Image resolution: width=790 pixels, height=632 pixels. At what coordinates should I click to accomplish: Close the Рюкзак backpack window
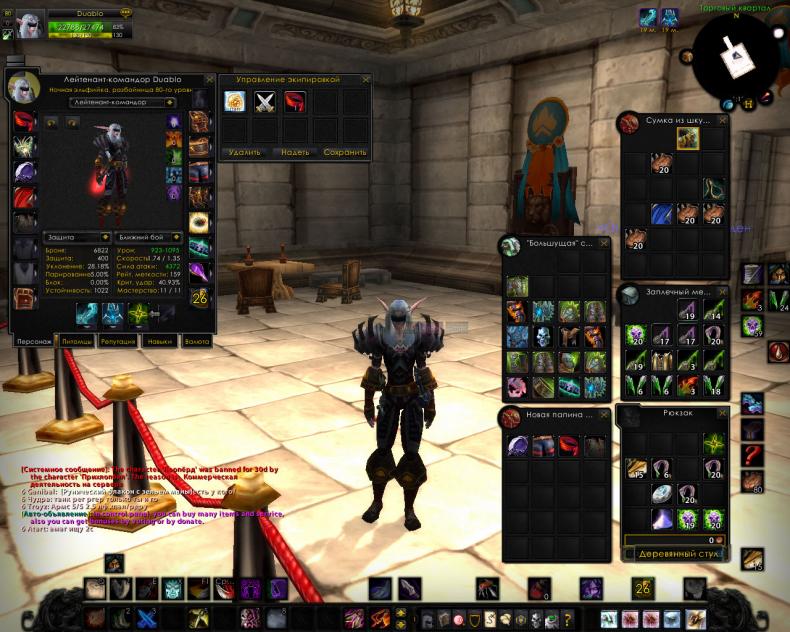click(x=722, y=411)
